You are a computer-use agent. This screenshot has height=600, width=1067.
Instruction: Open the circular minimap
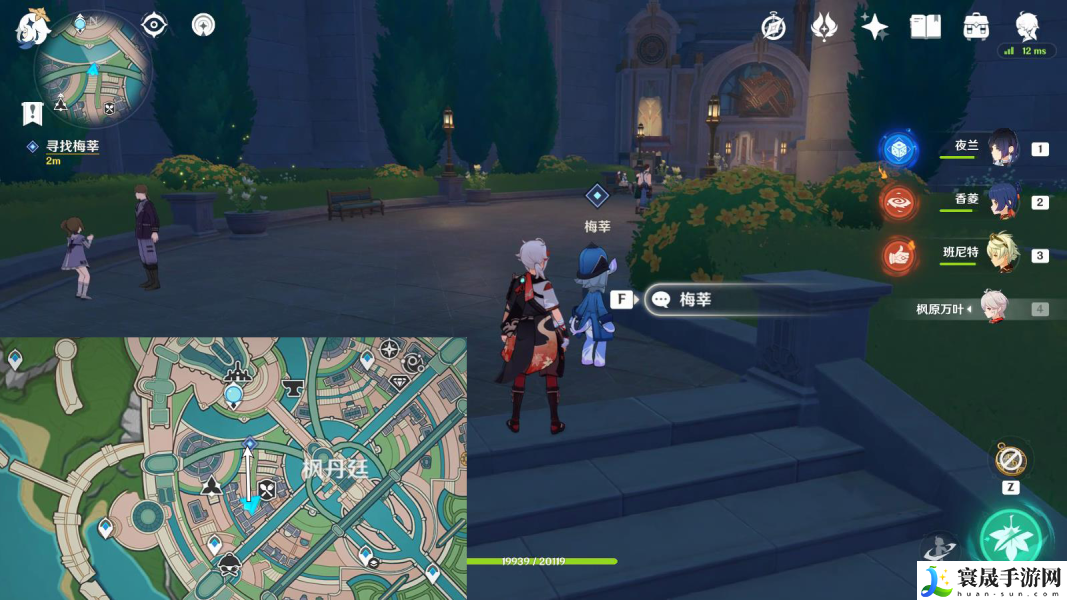tap(93, 70)
